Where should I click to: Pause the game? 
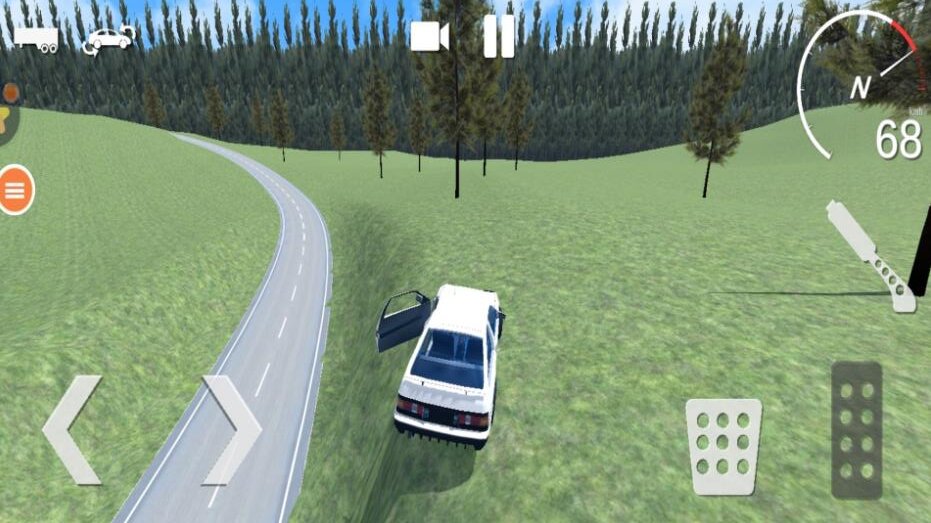tap(498, 37)
